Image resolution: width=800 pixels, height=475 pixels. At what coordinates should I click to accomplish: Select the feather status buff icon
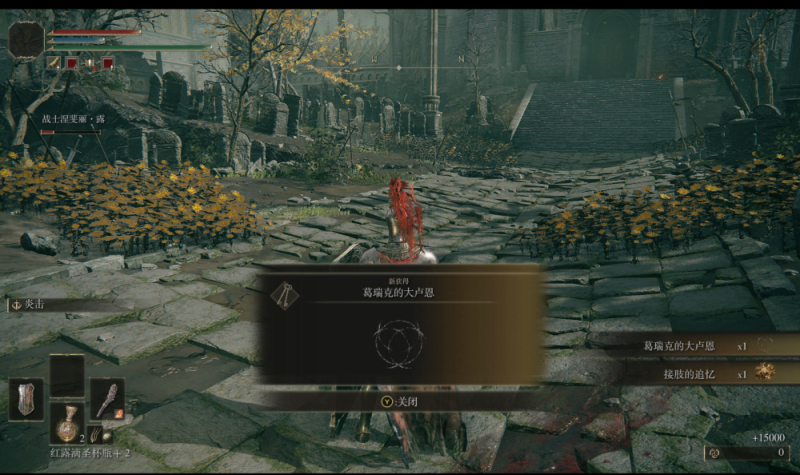(53, 62)
